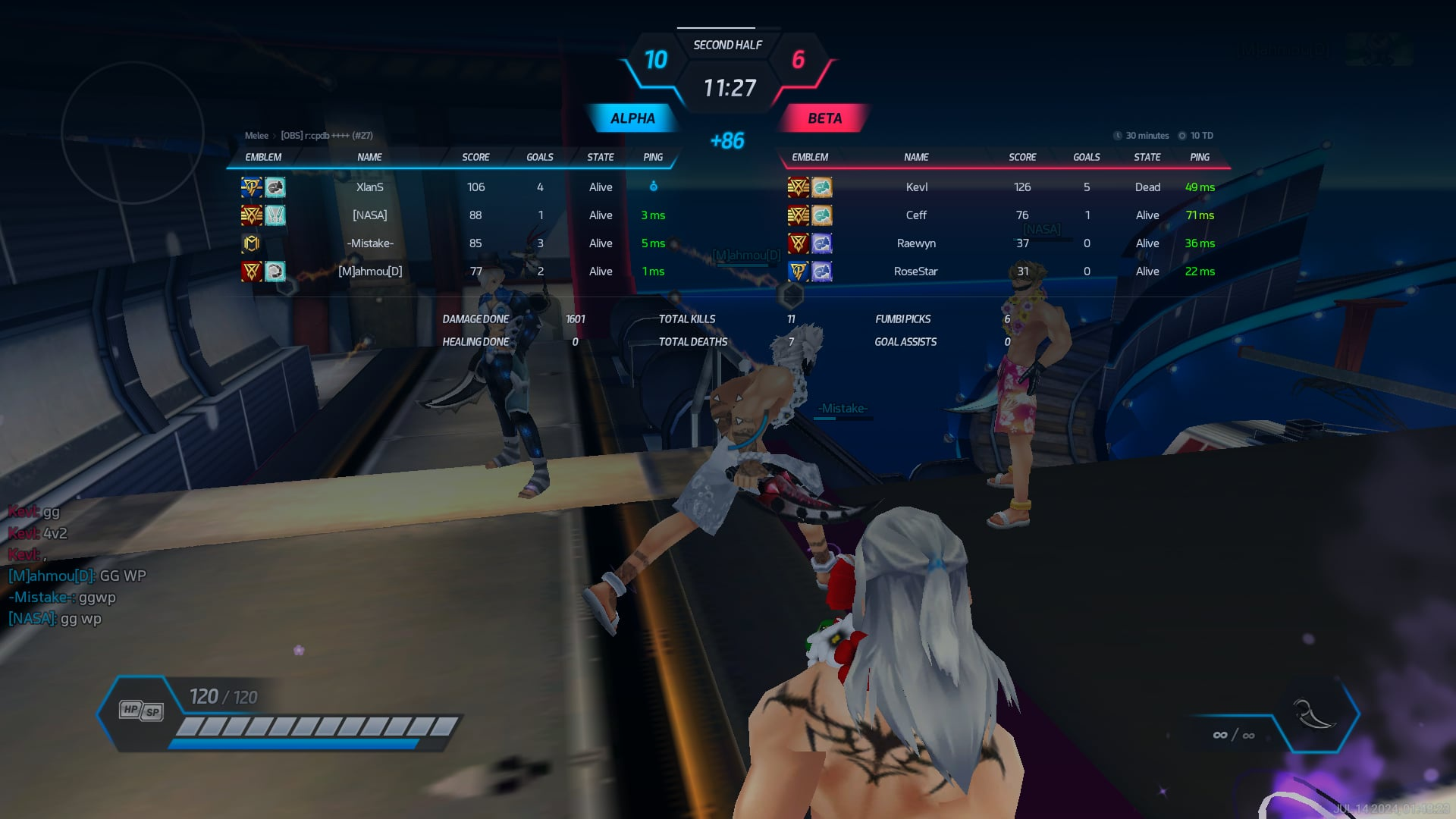
Task: Click the circular radar minimap
Action: 133,133
